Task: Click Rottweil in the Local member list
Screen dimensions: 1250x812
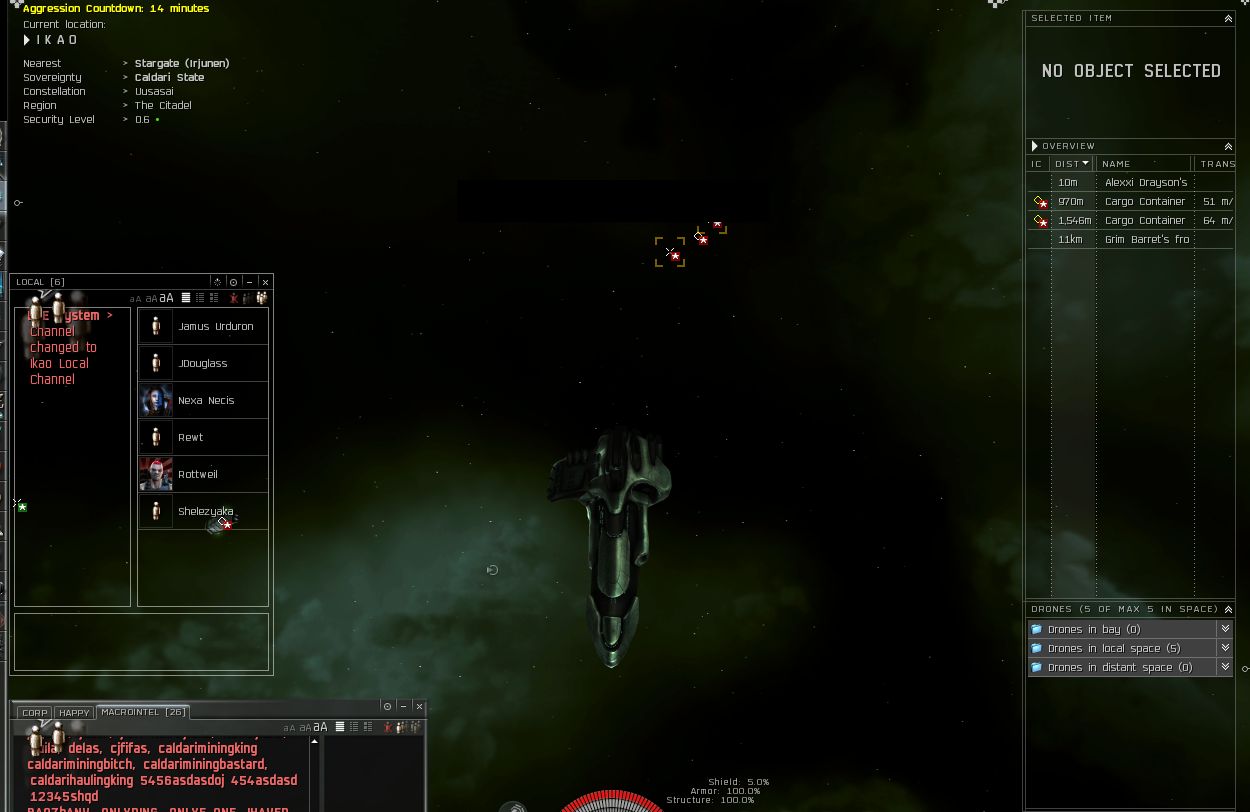Action: tap(198, 474)
